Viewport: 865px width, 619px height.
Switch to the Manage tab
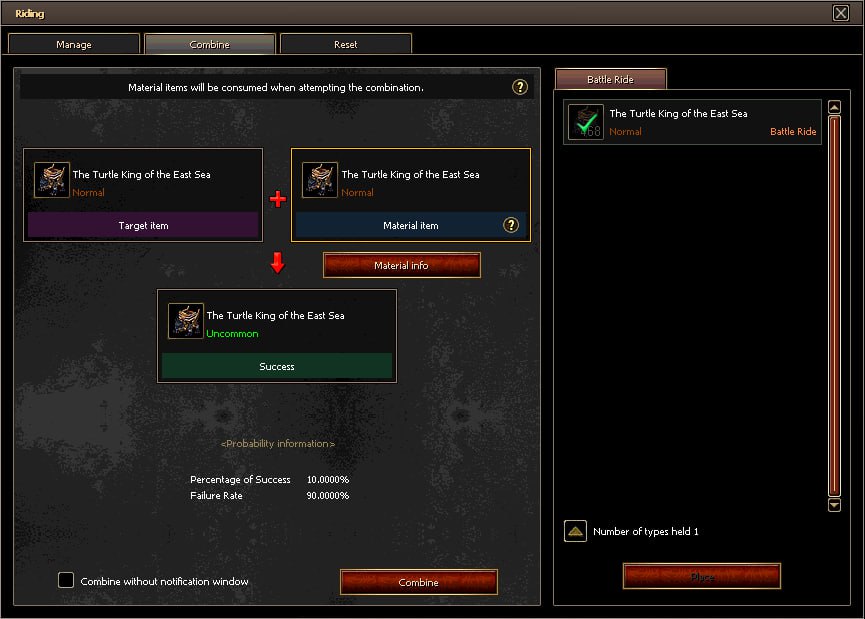click(x=74, y=44)
